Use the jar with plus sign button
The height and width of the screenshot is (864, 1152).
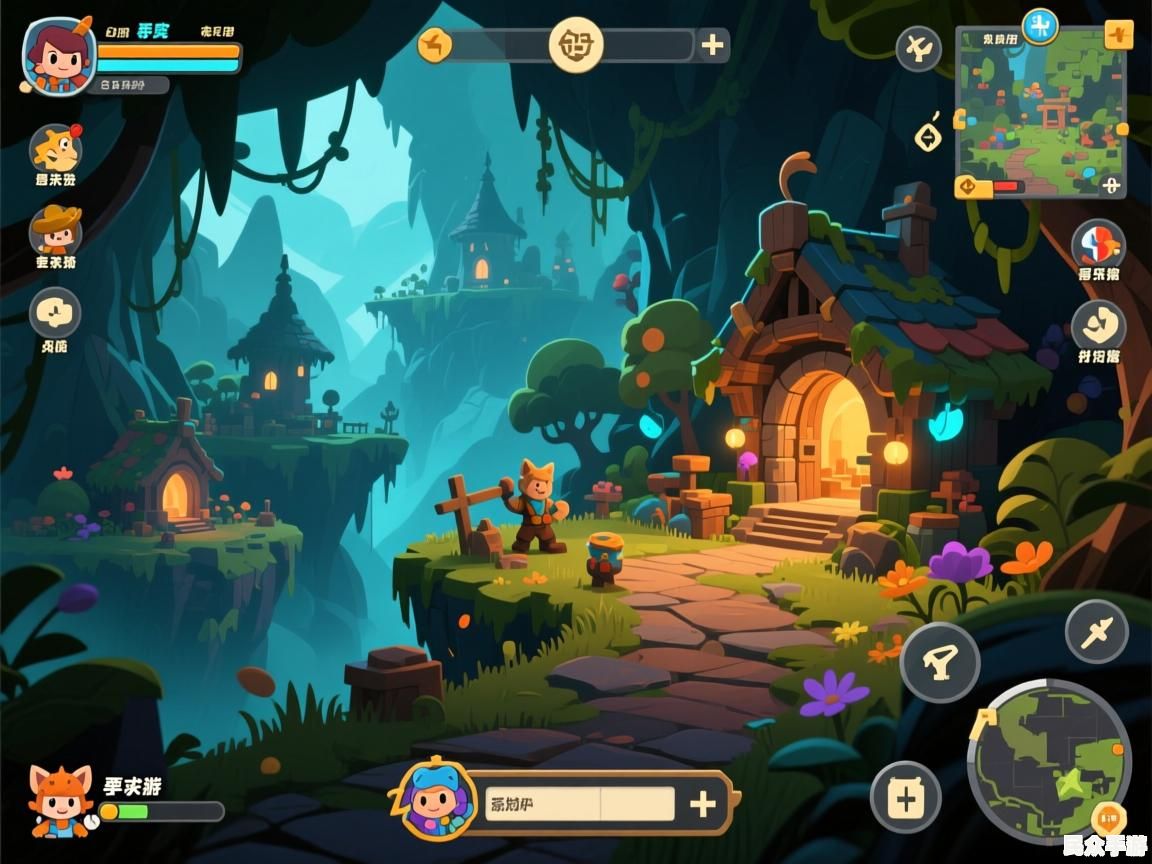[905, 797]
